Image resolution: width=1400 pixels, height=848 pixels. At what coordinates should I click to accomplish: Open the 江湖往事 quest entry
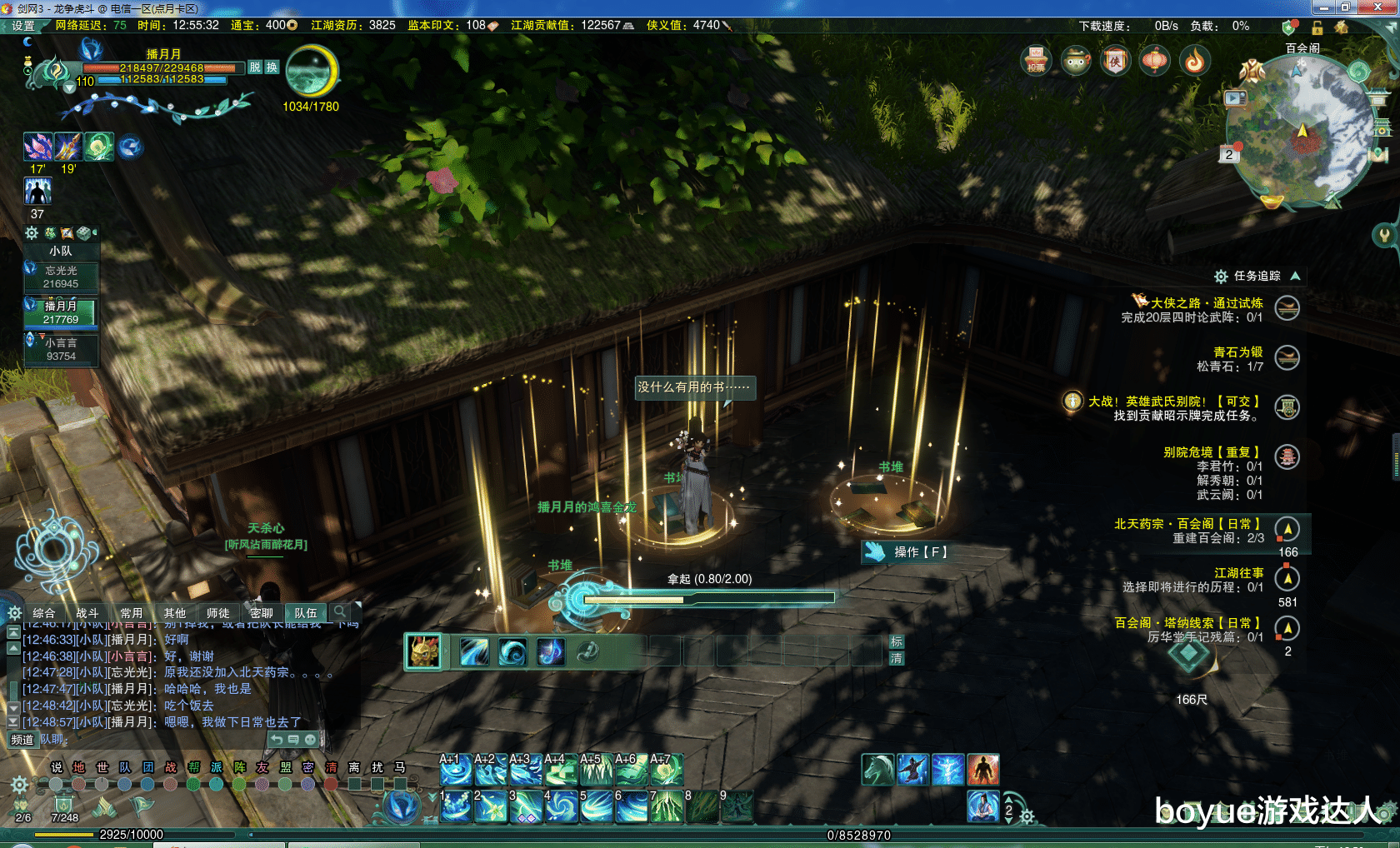click(1238, 573)
